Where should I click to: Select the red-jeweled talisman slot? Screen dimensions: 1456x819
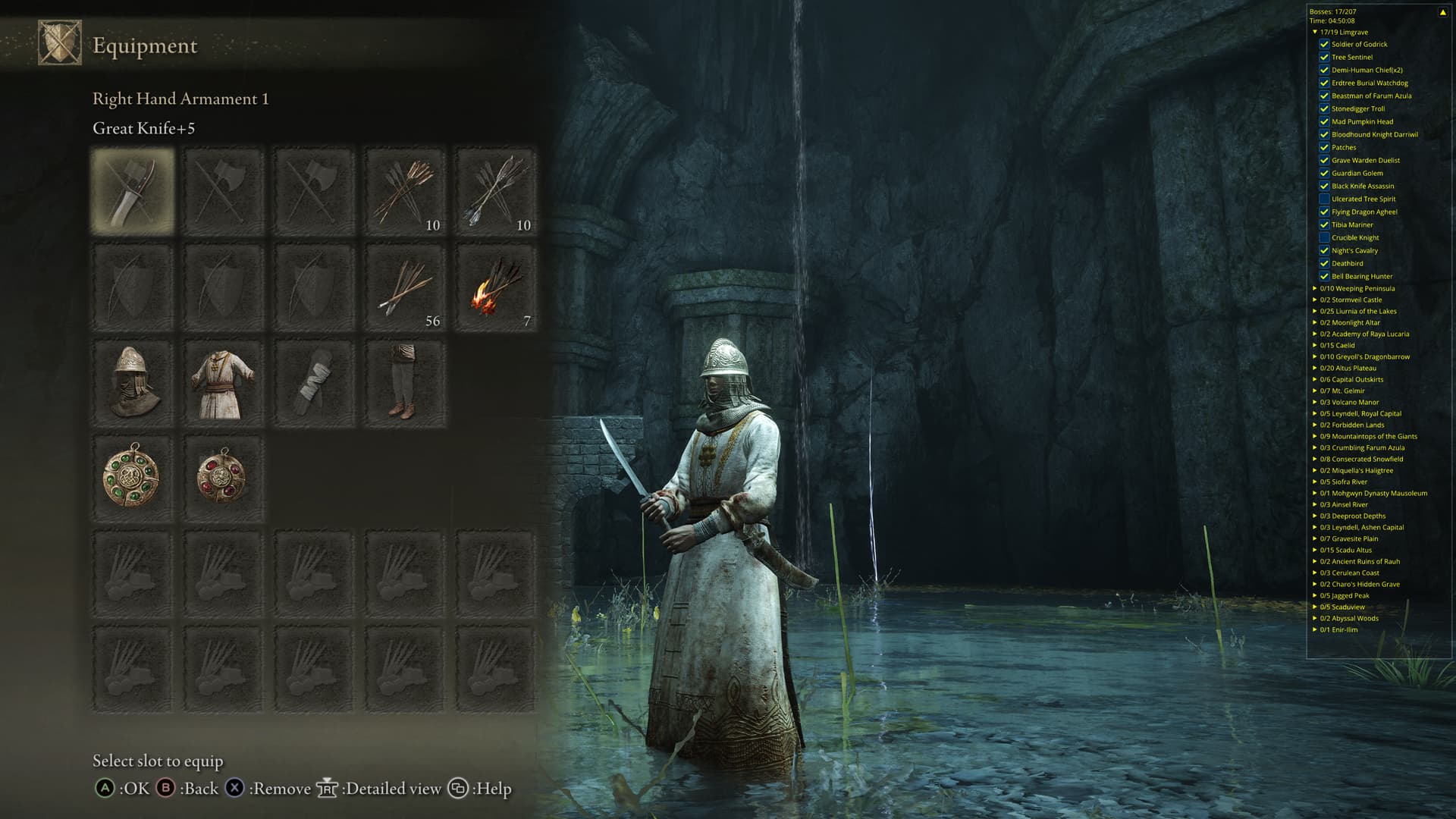click(223, 479)
